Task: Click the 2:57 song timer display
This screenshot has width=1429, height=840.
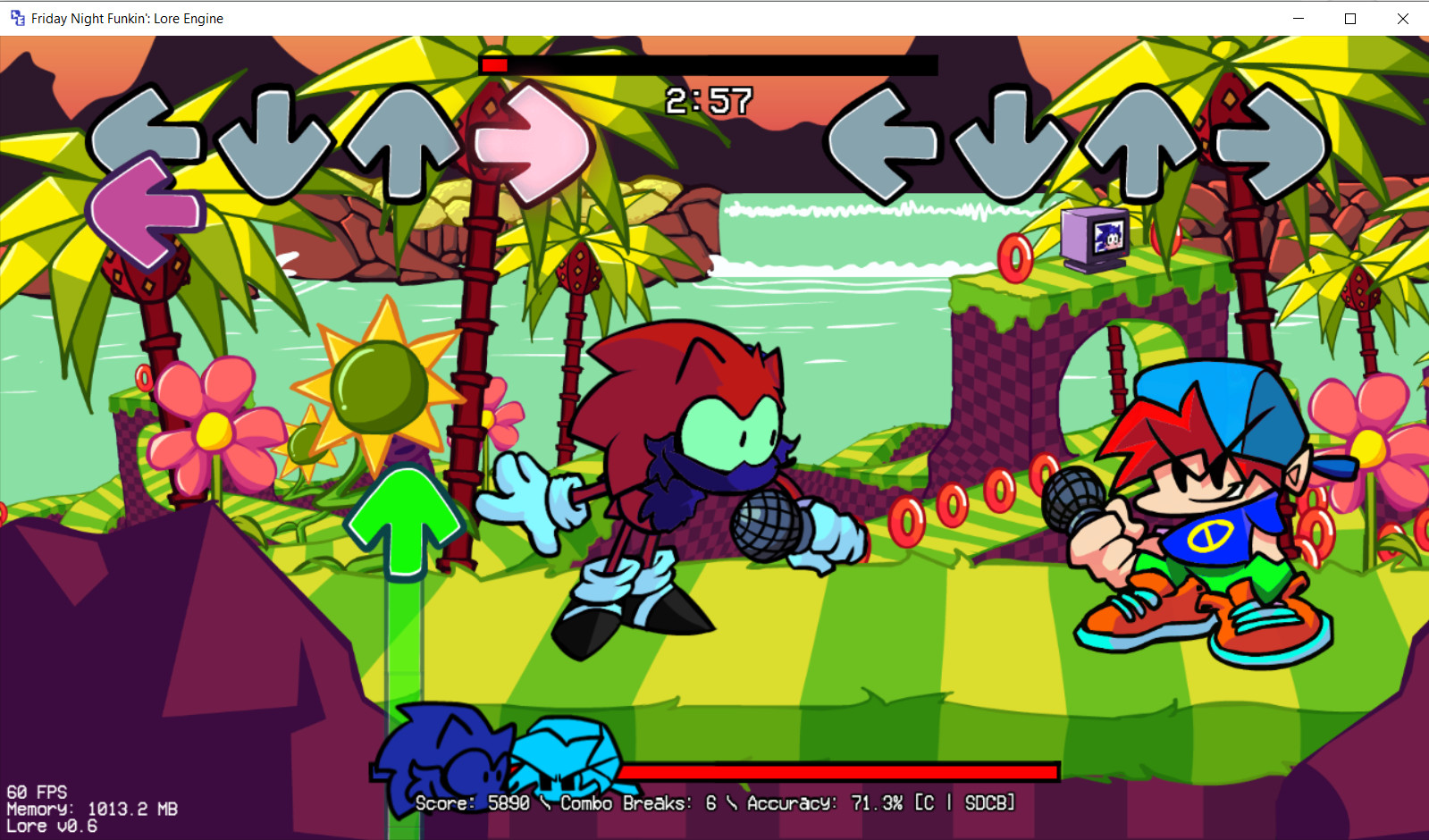Action: point(709,101)
